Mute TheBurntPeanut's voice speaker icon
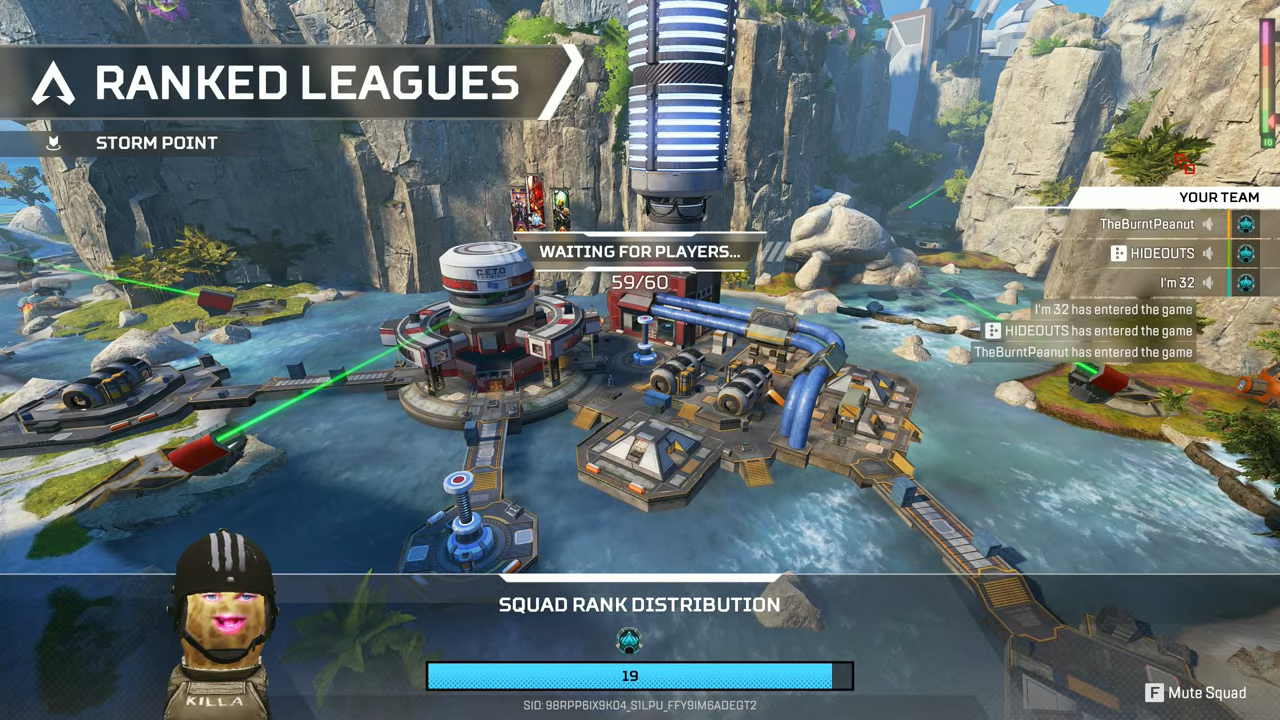 (x=1208, y=225)
